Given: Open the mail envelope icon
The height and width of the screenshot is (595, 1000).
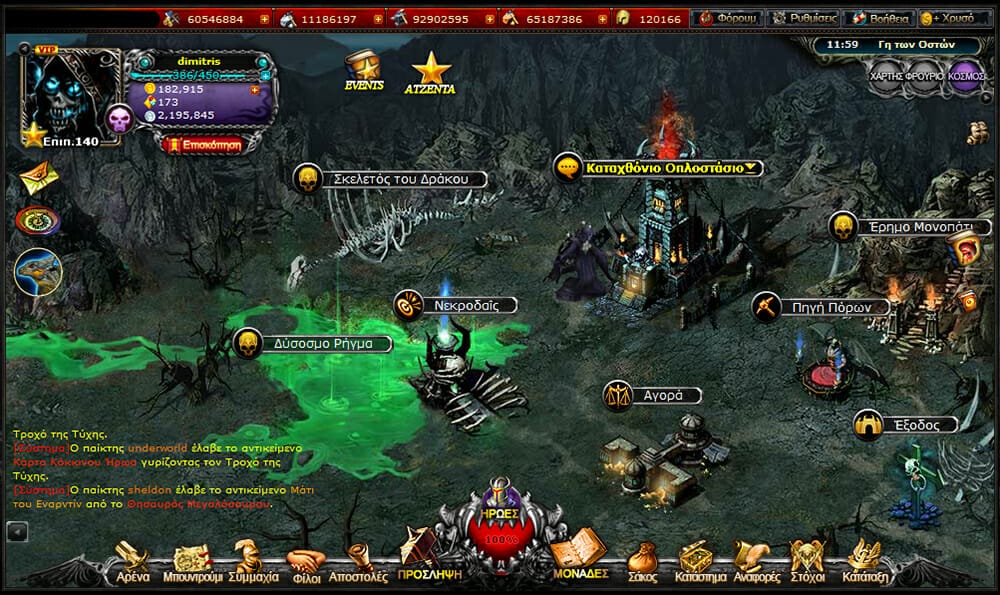Looking at the screenshot, I should (38, 178).
